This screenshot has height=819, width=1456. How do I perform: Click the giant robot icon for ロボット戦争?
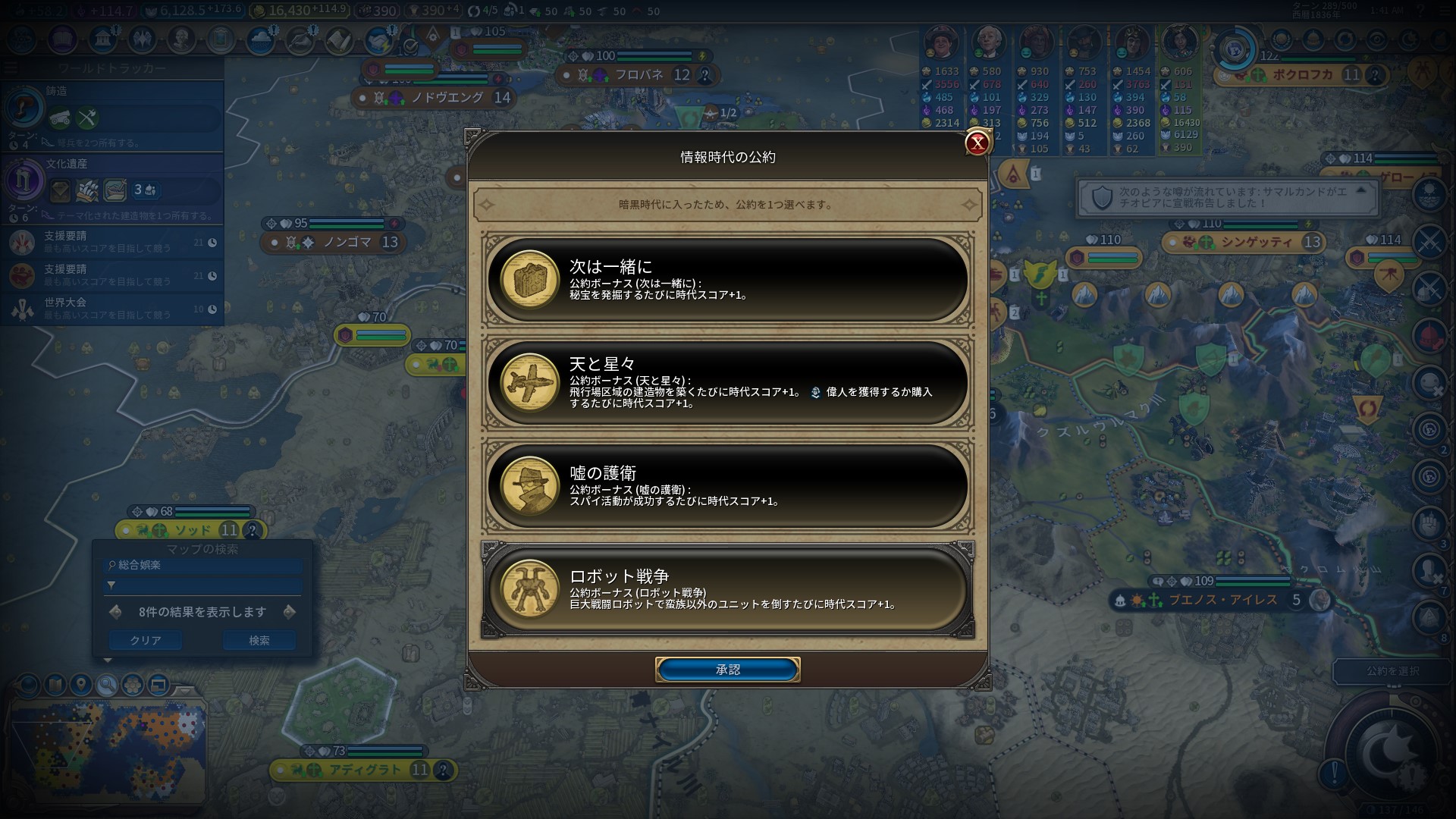(529, 591)
